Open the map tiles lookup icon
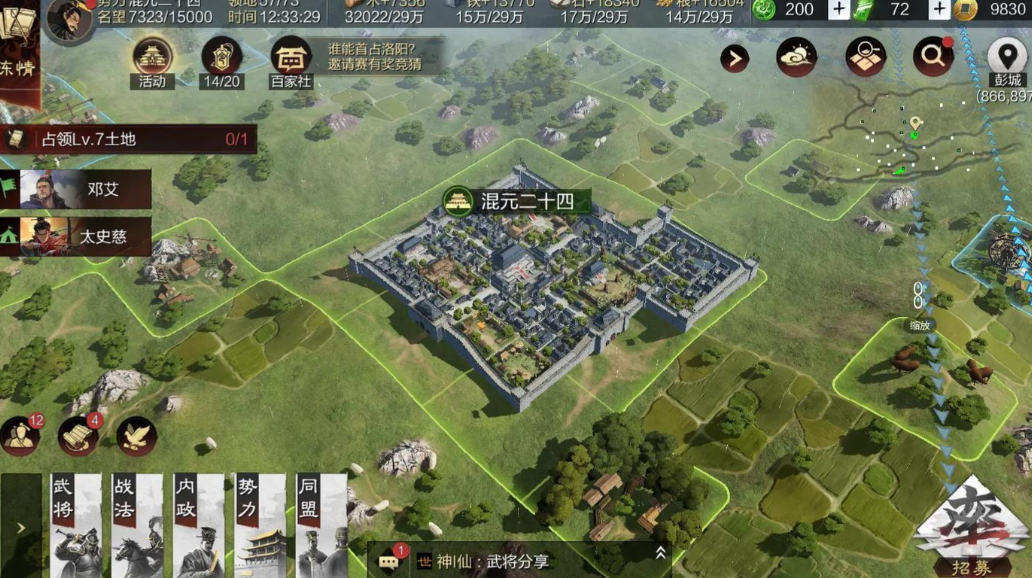 coord(865,57)
